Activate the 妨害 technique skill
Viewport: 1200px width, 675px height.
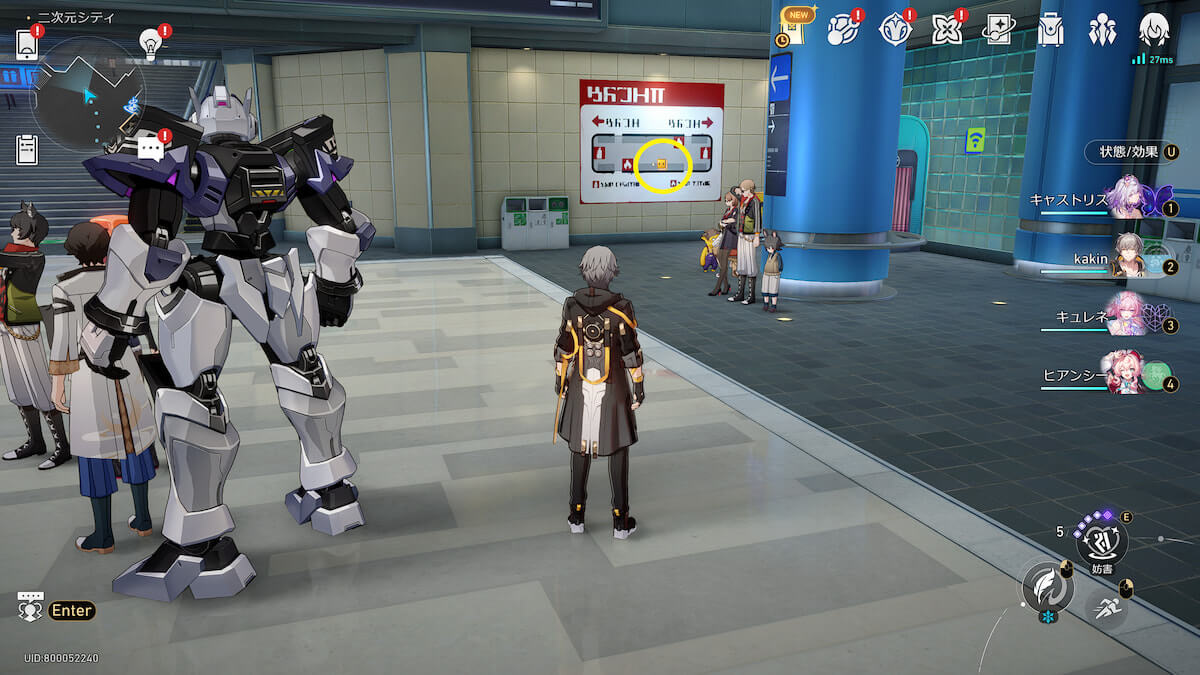click(1101, 543)
